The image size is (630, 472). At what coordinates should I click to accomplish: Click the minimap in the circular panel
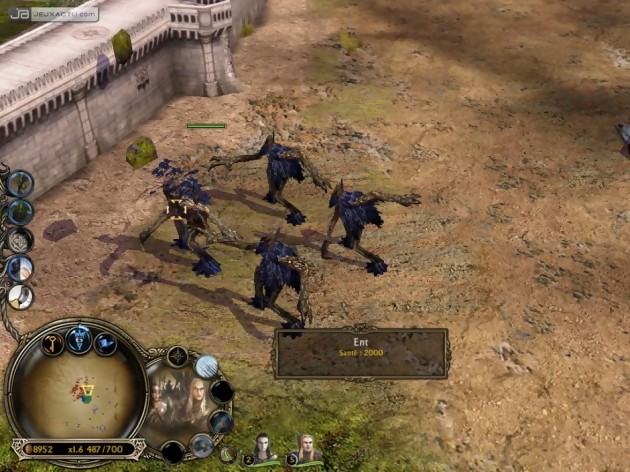[78, 393]
